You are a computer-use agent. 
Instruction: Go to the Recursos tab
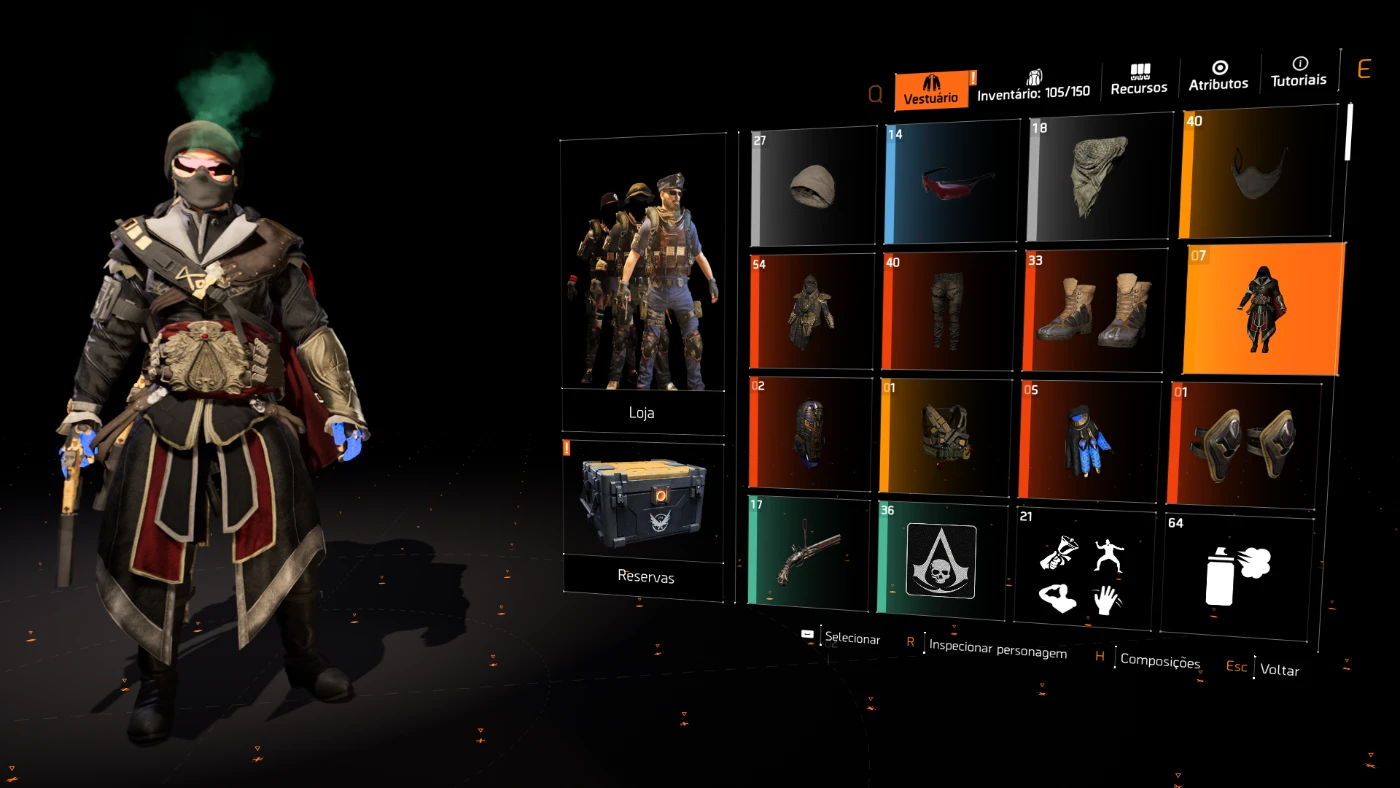(x=1139, y=80)
